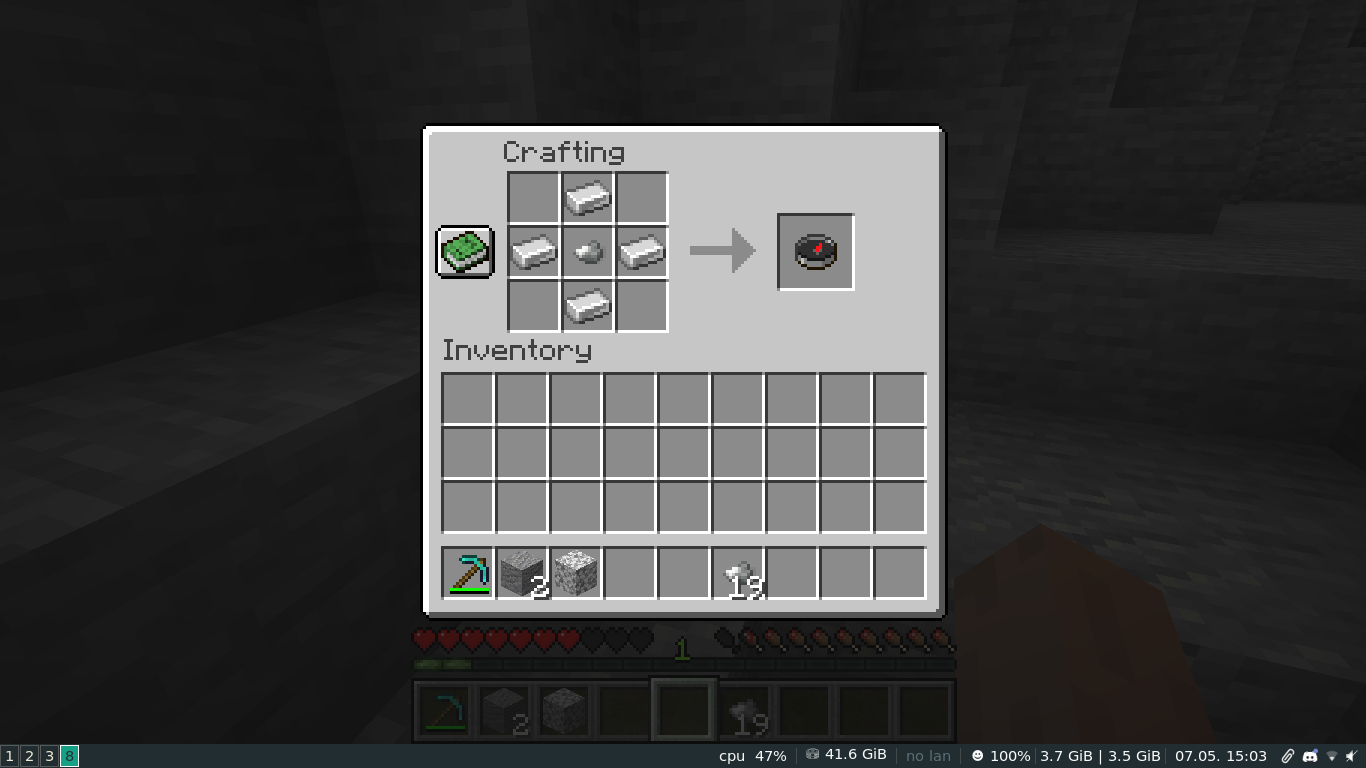Take the compass from the crafting output slot
The width and height of the screenshot is (1366, 768).
(815, 251)
